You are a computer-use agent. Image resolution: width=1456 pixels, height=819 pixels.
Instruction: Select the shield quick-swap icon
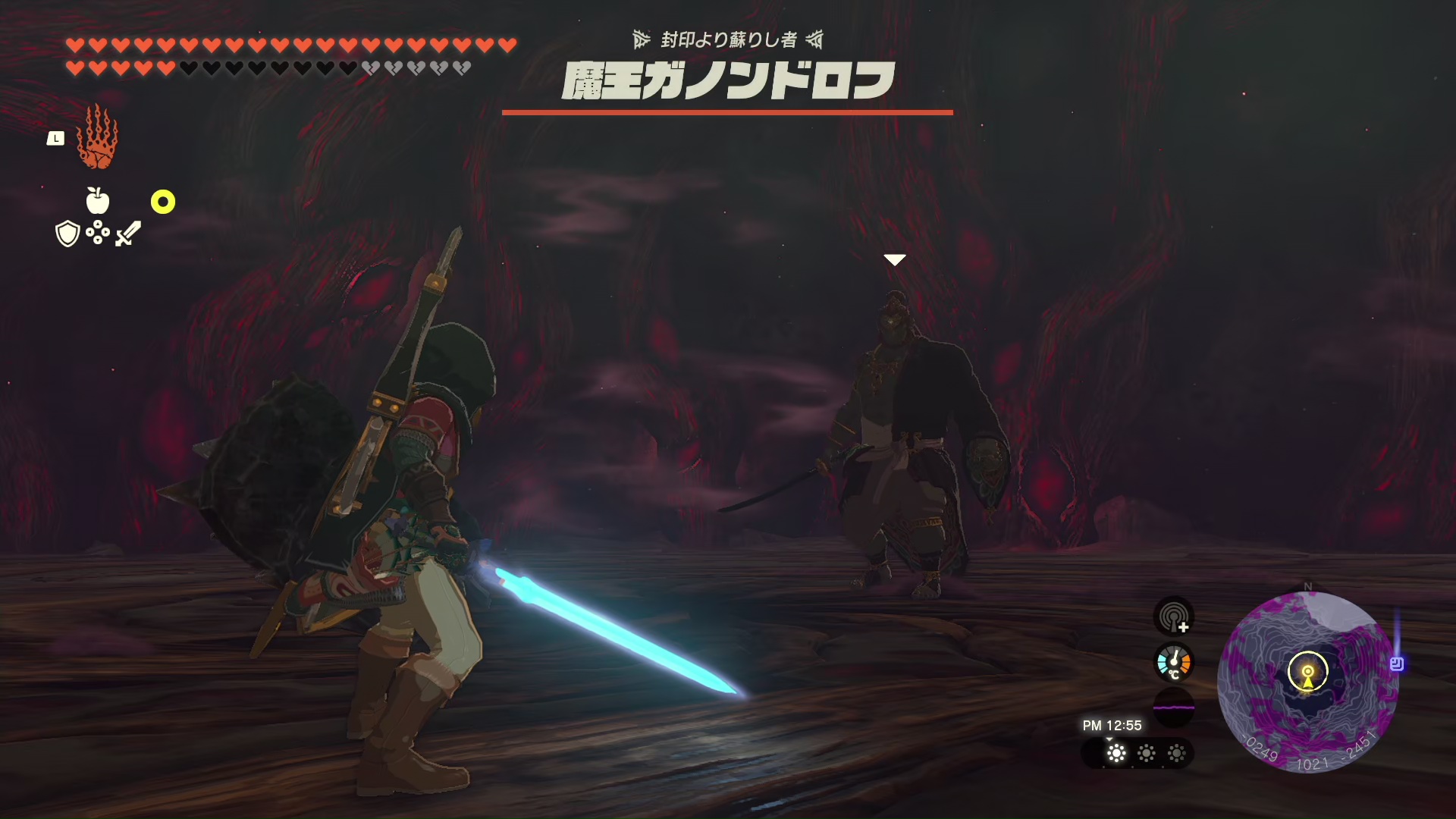(68, 234)
